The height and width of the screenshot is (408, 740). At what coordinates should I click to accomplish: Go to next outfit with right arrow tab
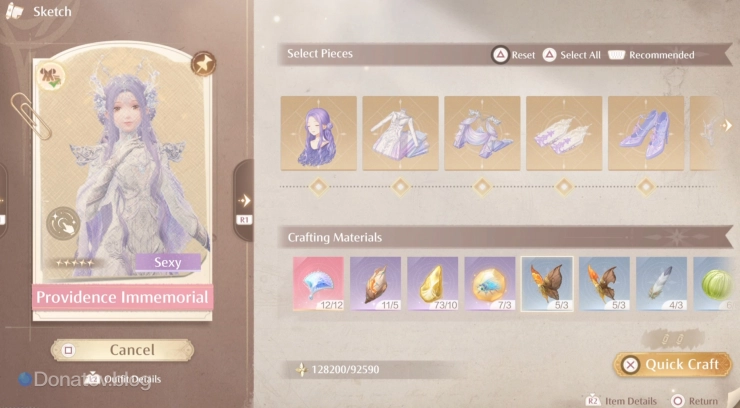pyautogui.click(x=244, y=200)
